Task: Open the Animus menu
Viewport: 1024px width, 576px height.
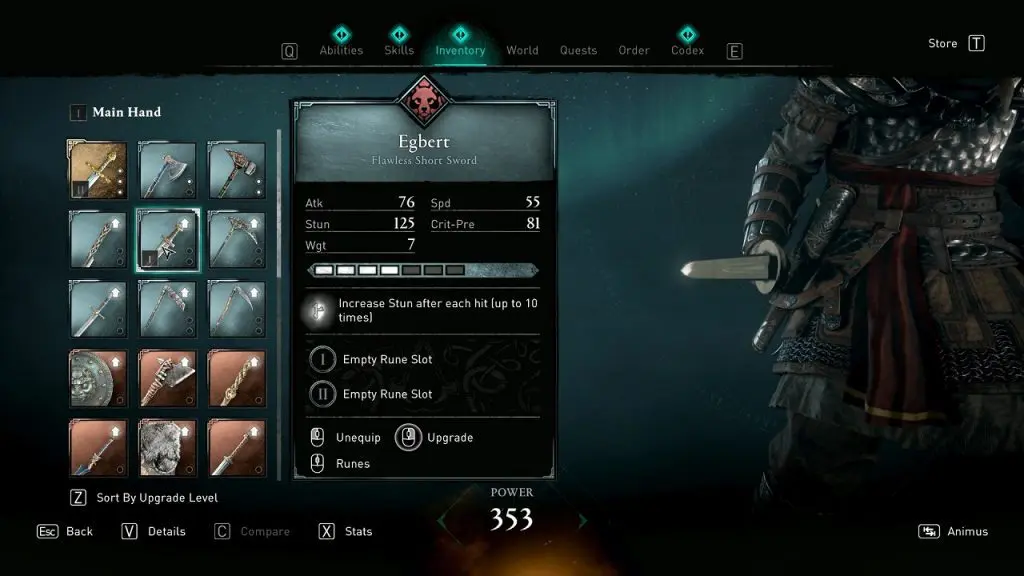Action: click(966, 532)
